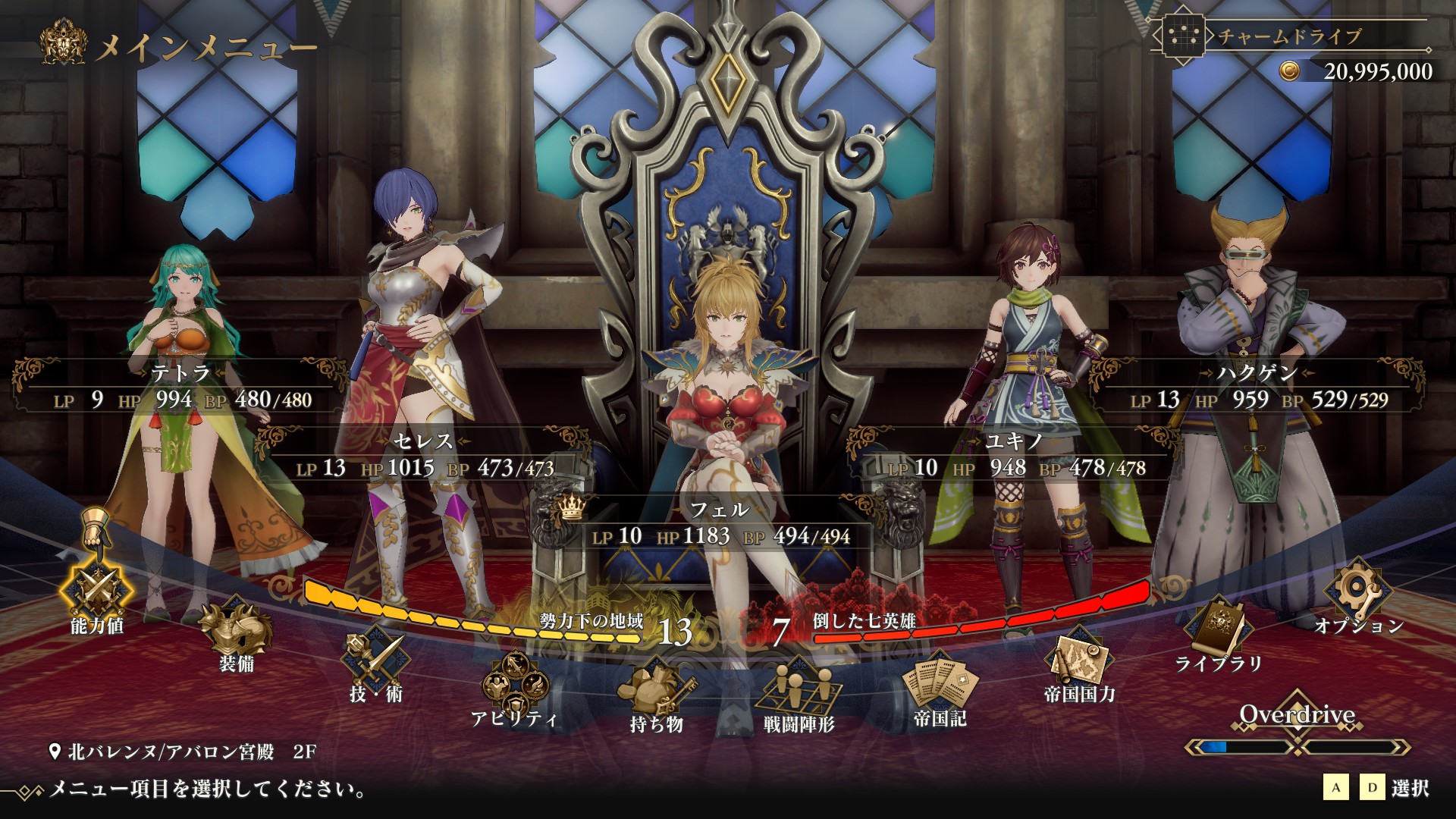Viewport: 1456px width, 819px height.
Task: Open the 帝国記 imperial chronicle
Action: (x=940, y=685)
